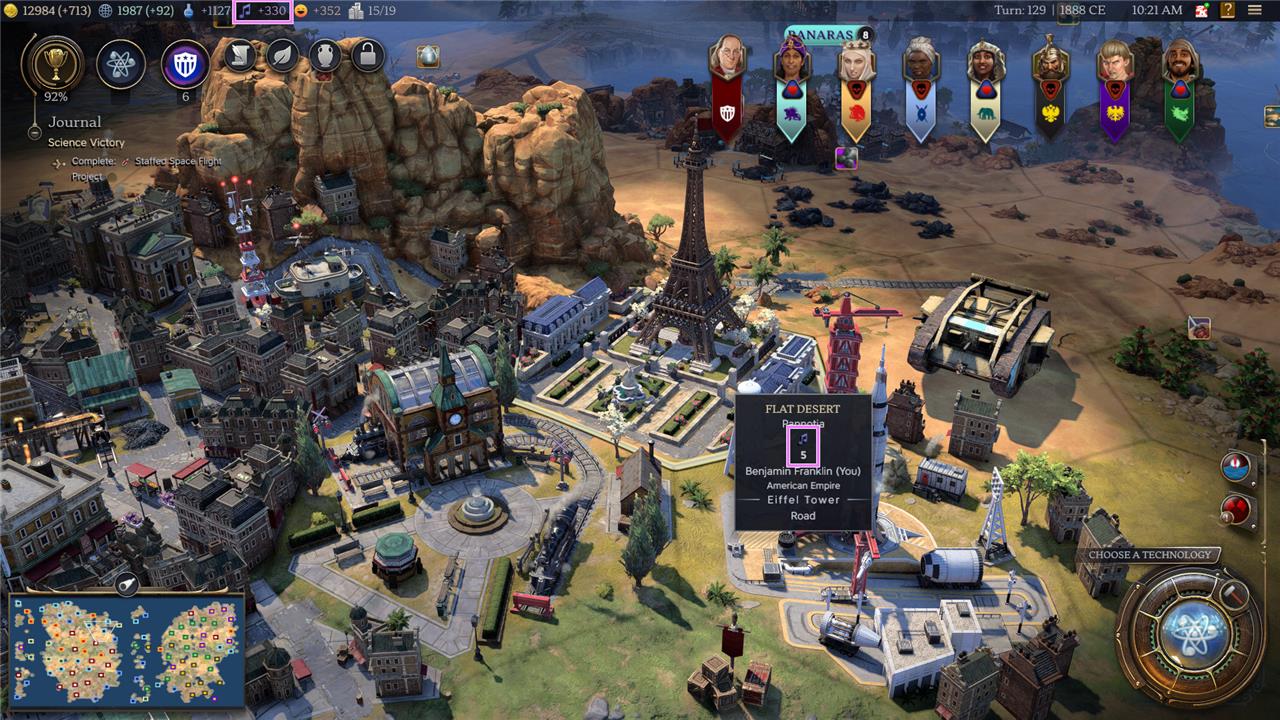
Task: Click the minimap in the corner
Action: click(127, 650)
